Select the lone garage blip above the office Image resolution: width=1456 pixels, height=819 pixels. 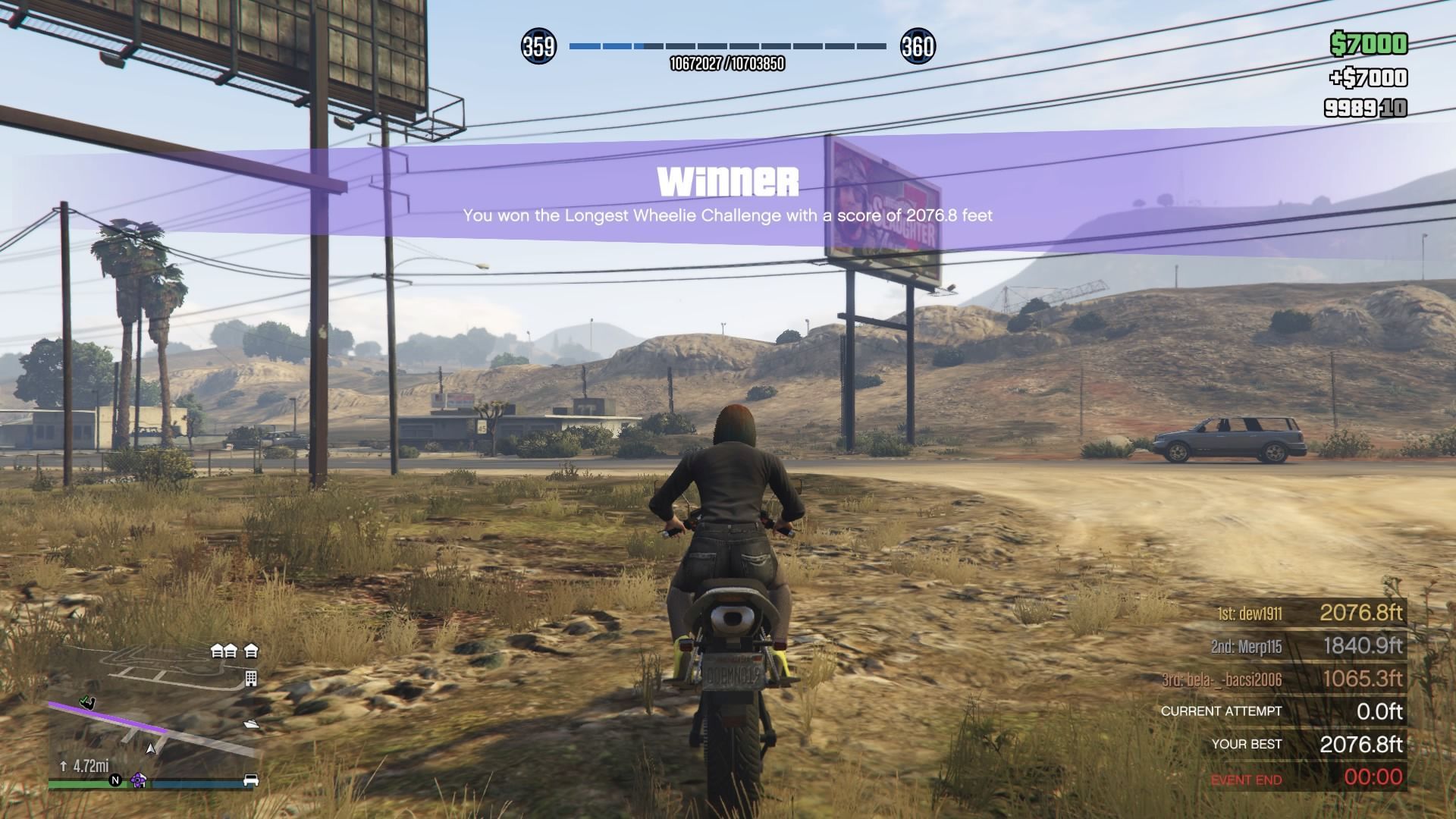coord(251,650)
